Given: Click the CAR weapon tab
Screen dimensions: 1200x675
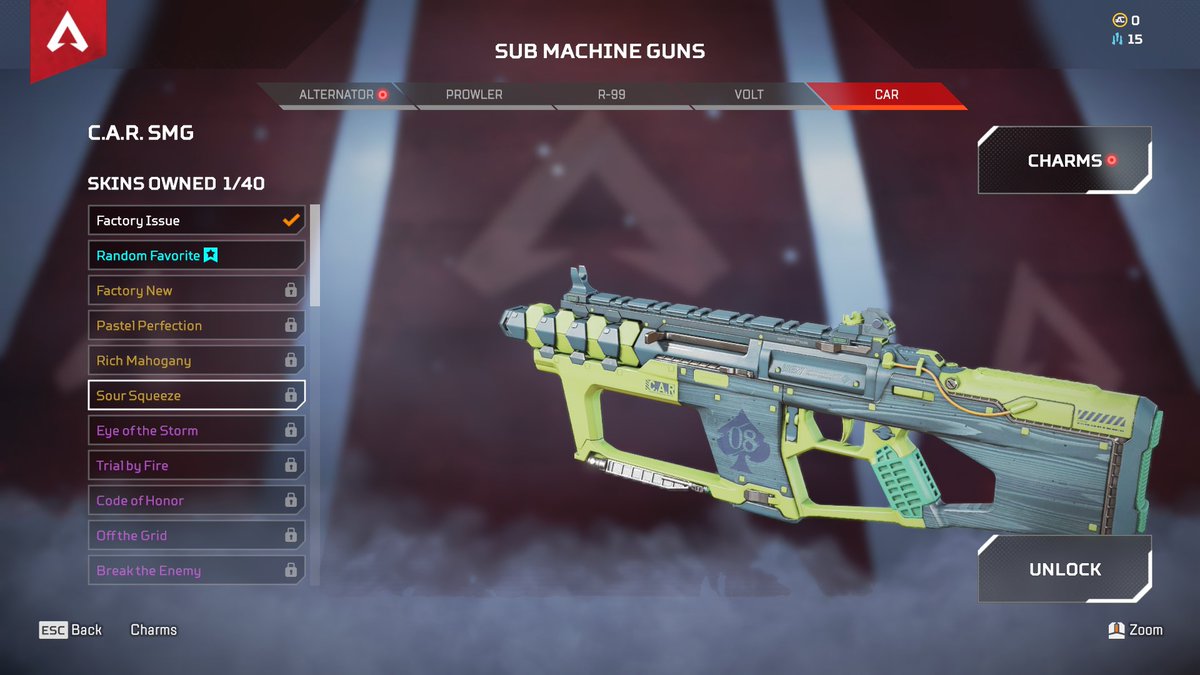Looking at the screenshot, I should point(886,95).
